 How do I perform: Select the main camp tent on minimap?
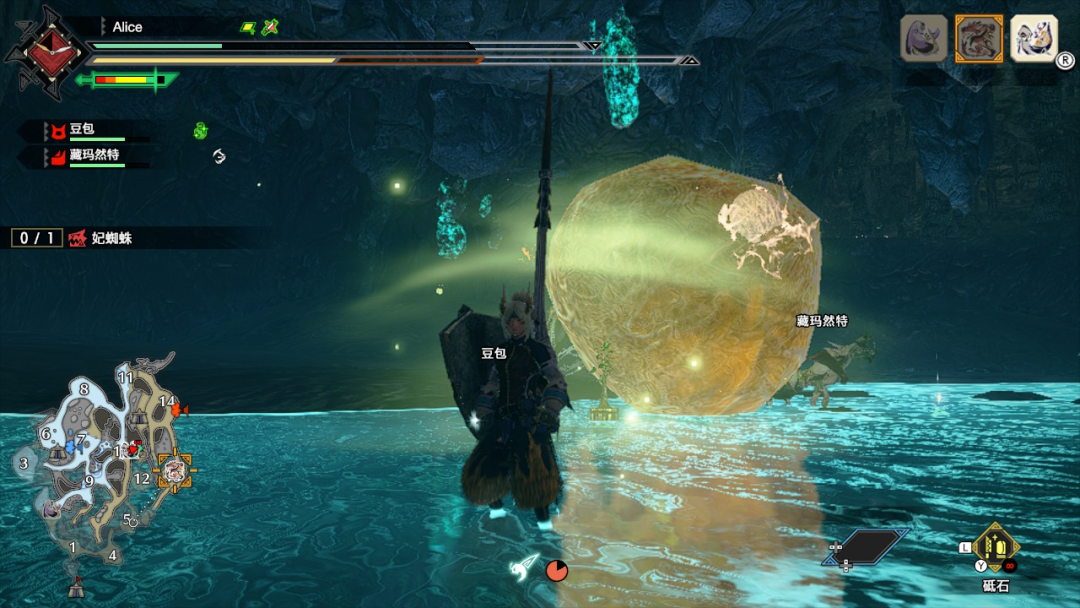pos(75,587)
